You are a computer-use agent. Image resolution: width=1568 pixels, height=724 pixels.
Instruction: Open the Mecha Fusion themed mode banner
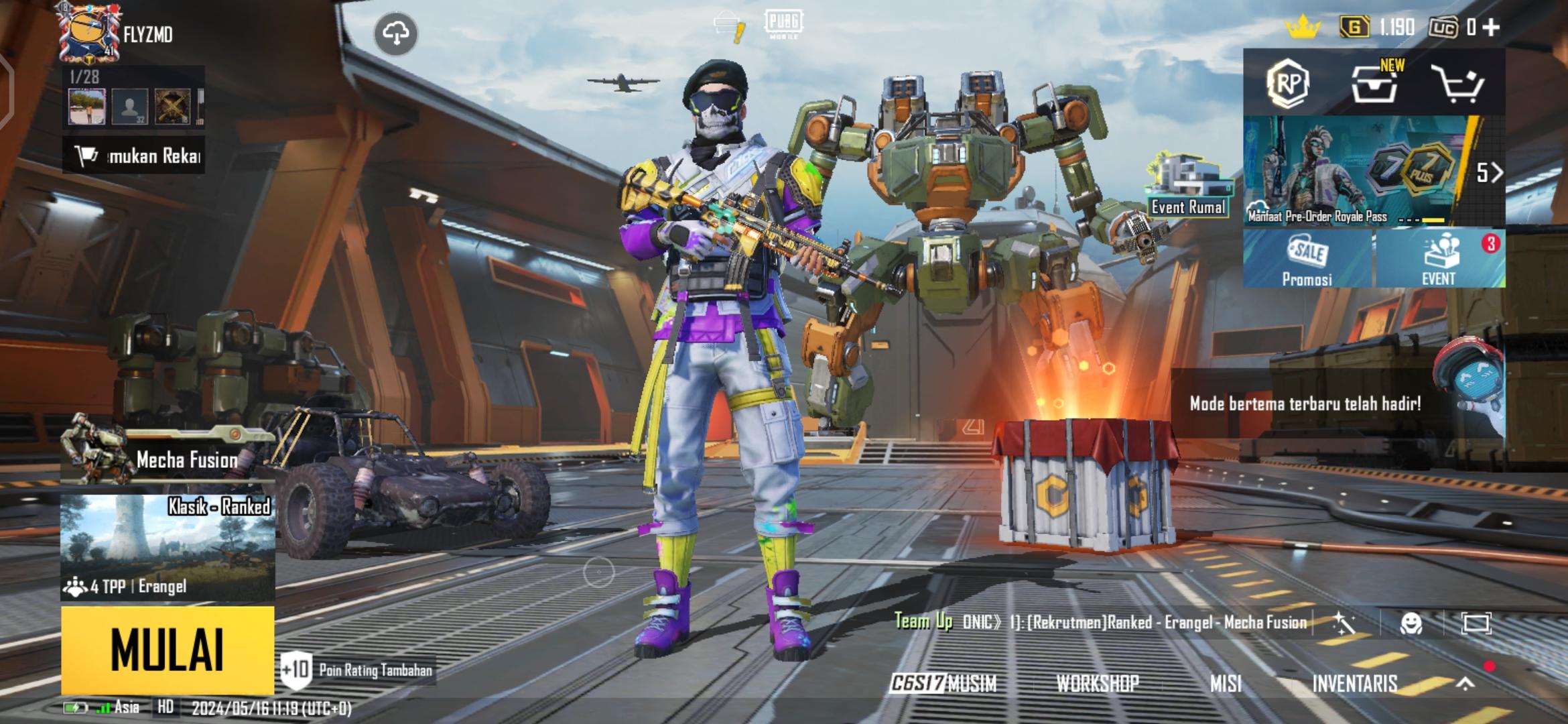pos(168,459)
